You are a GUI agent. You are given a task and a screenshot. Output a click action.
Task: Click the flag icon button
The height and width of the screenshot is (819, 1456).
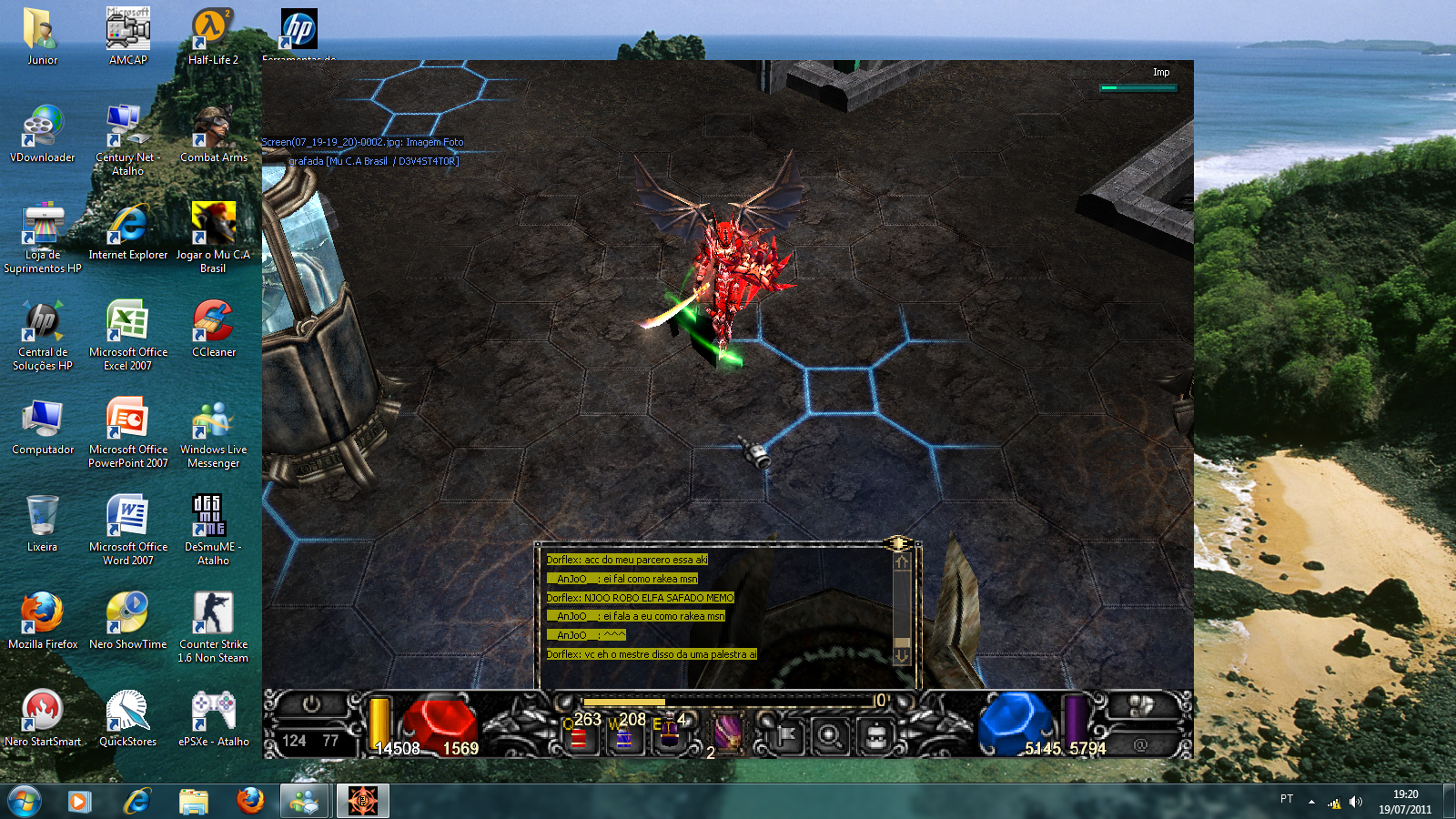click(x=786, y=735)
